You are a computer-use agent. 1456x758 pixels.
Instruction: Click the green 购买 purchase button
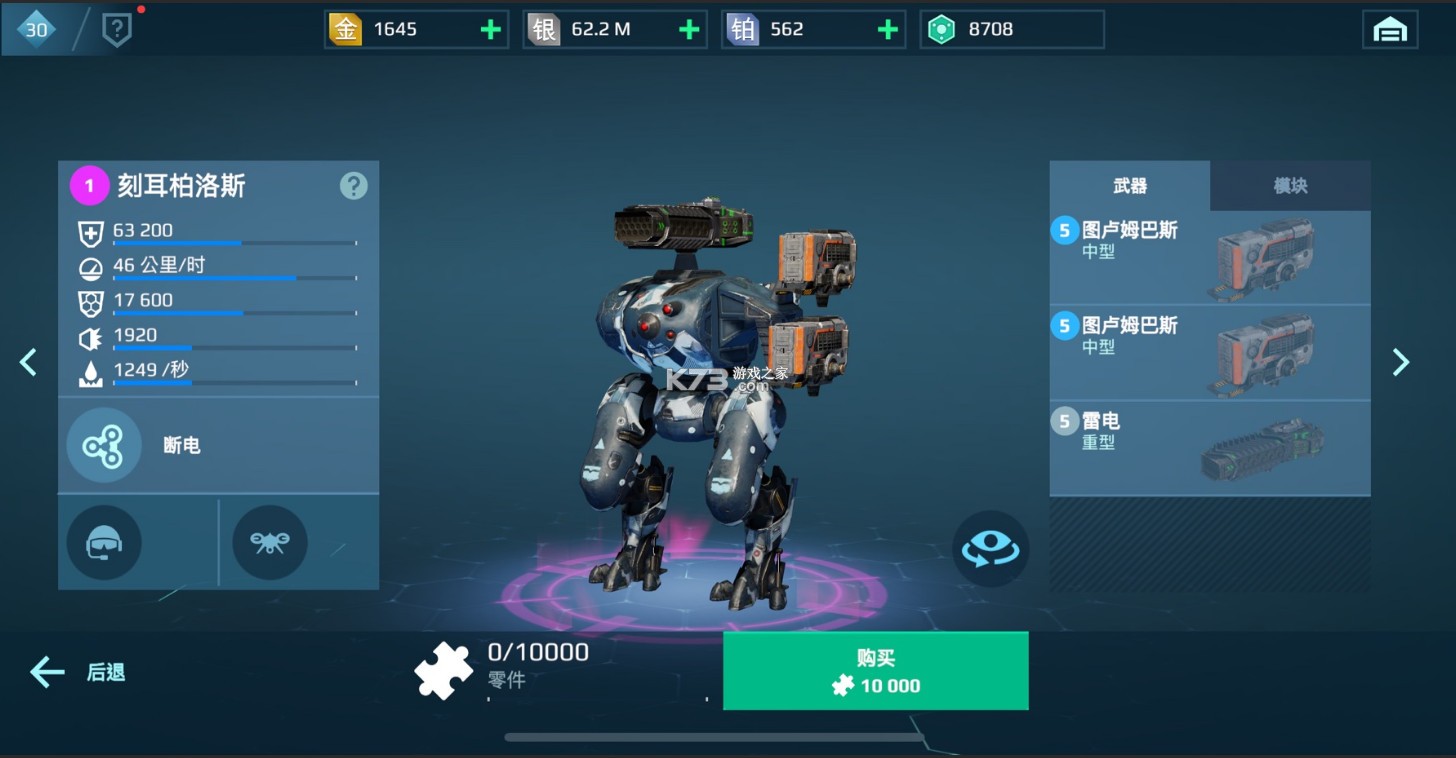click(x=875, y=671)
